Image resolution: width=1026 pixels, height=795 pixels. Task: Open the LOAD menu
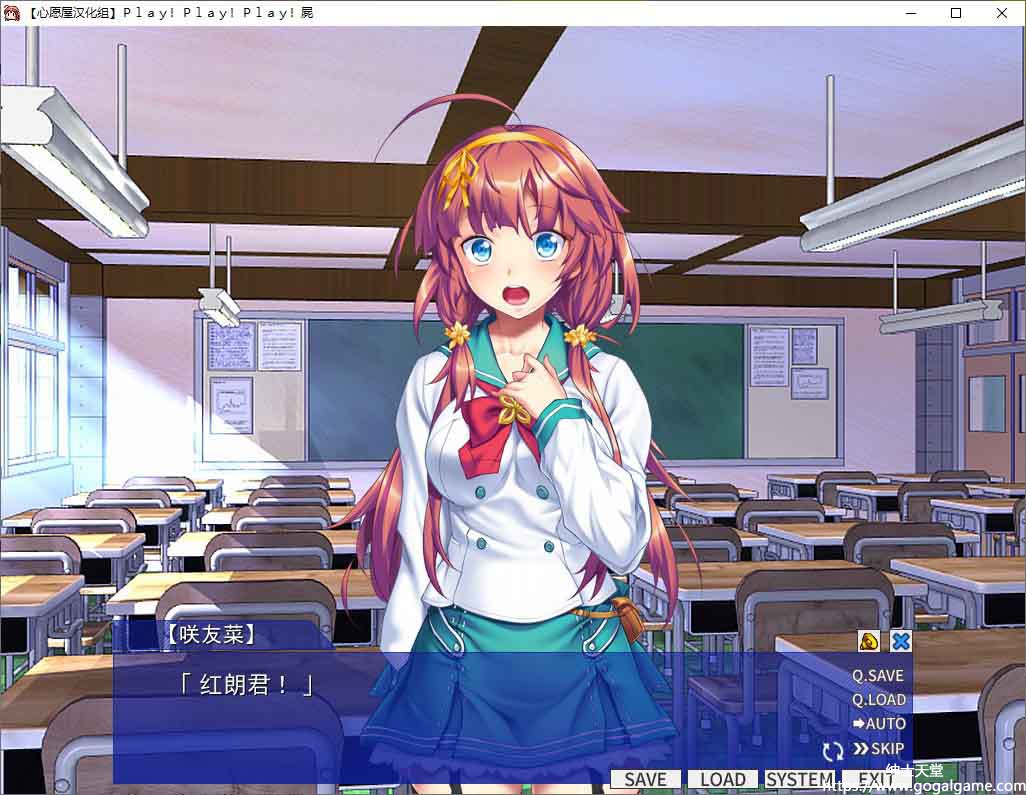click(x=722, y=780)
